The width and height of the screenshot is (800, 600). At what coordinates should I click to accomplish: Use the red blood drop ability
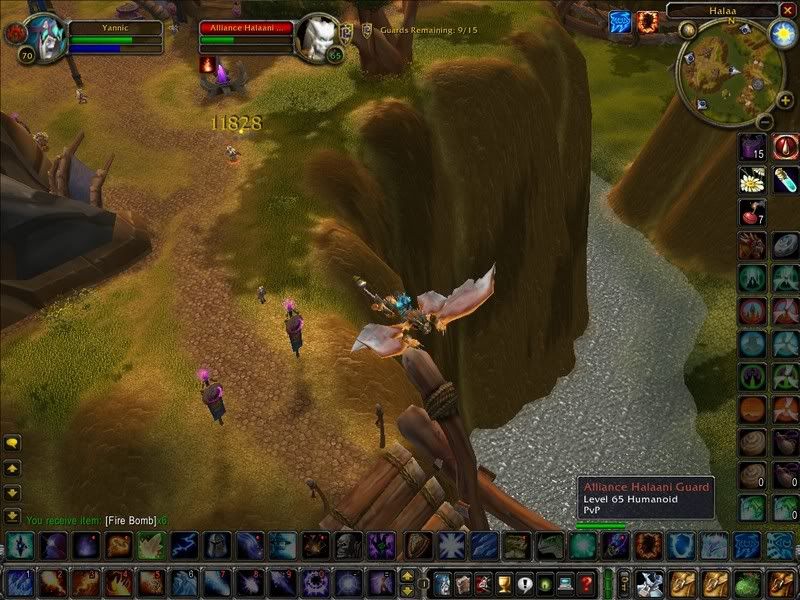785,147
